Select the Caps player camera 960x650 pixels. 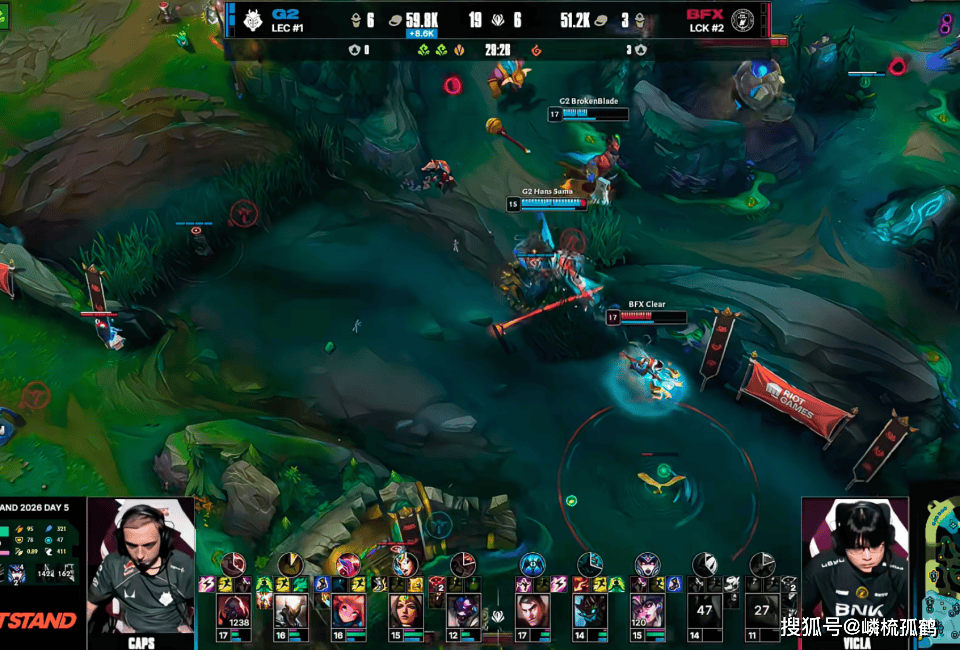point(141,566)
